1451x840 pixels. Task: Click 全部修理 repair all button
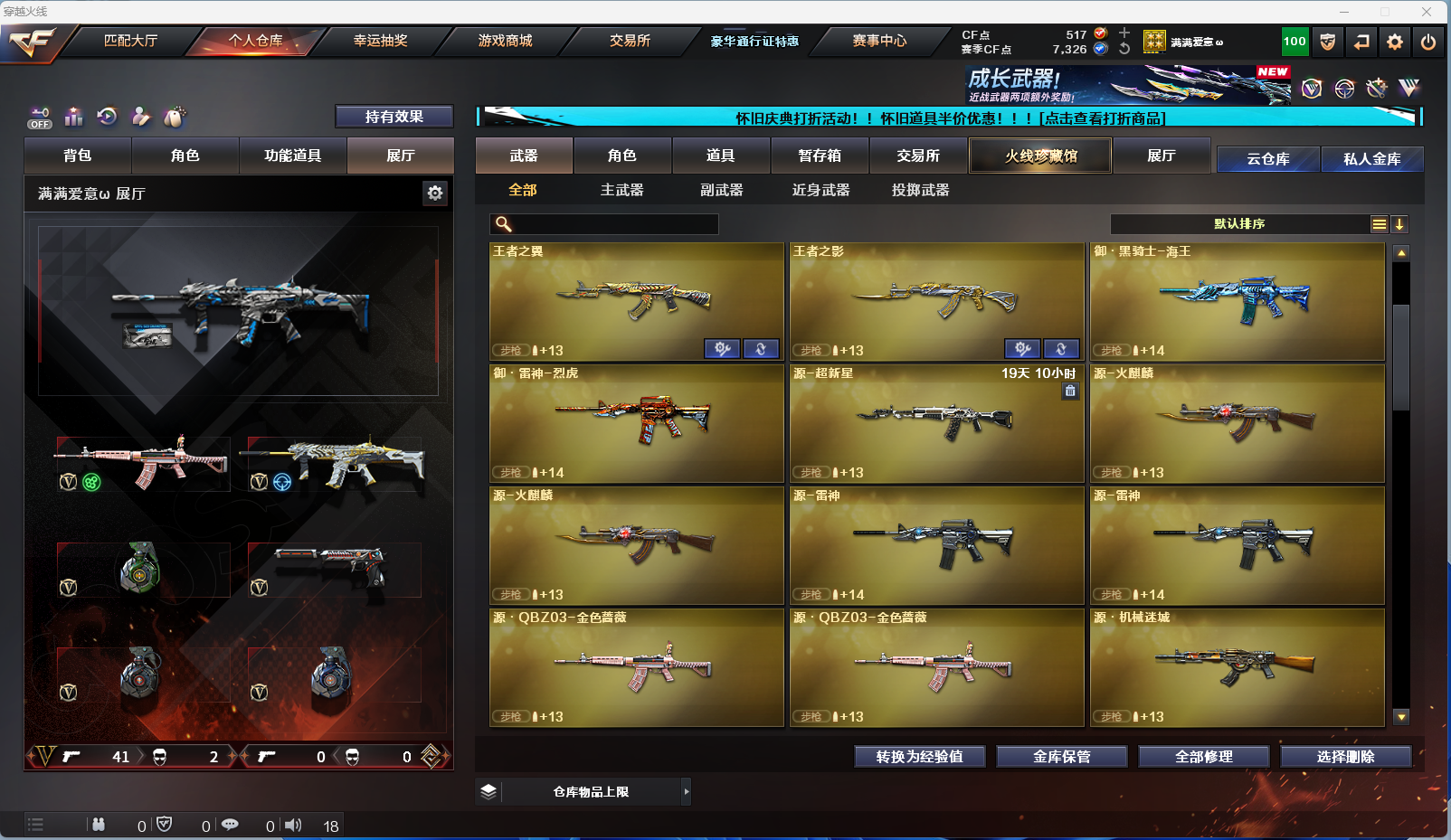click(1203, 757)
